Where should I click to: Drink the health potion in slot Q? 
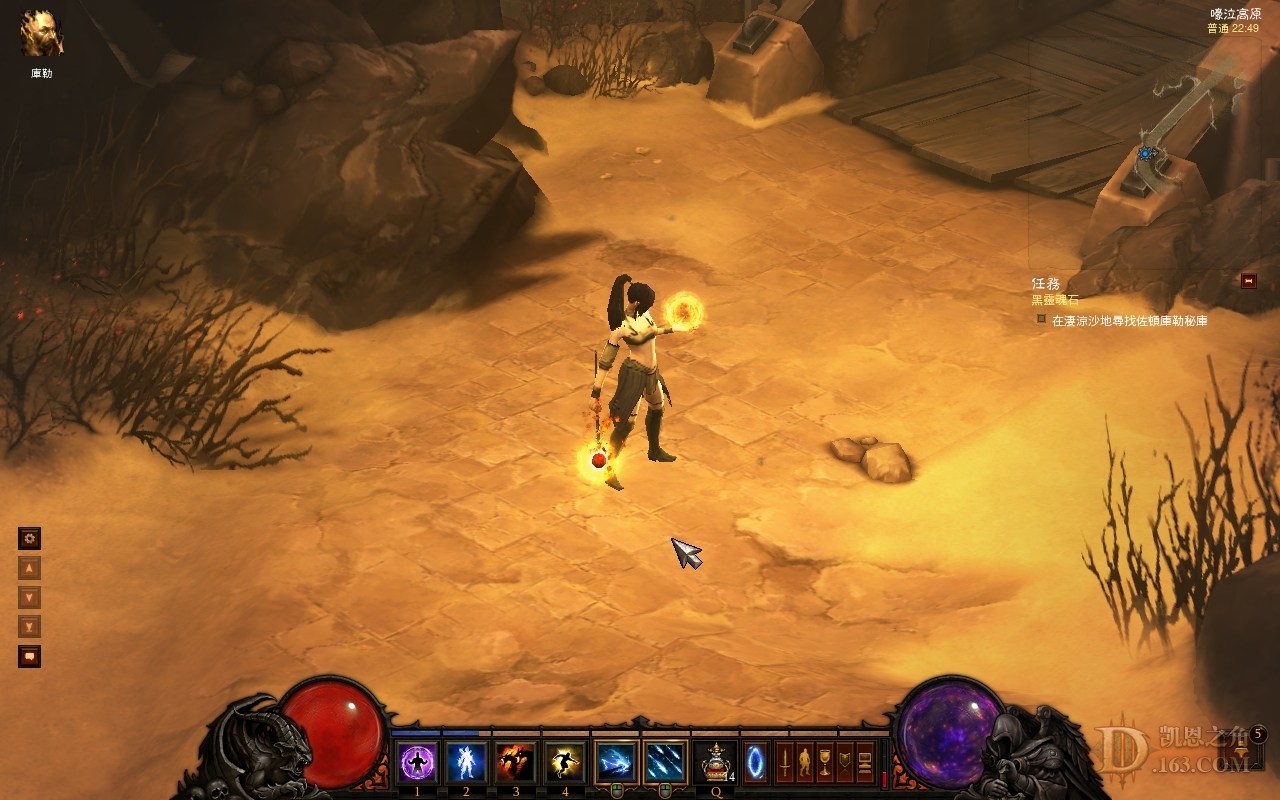(716, 762)
